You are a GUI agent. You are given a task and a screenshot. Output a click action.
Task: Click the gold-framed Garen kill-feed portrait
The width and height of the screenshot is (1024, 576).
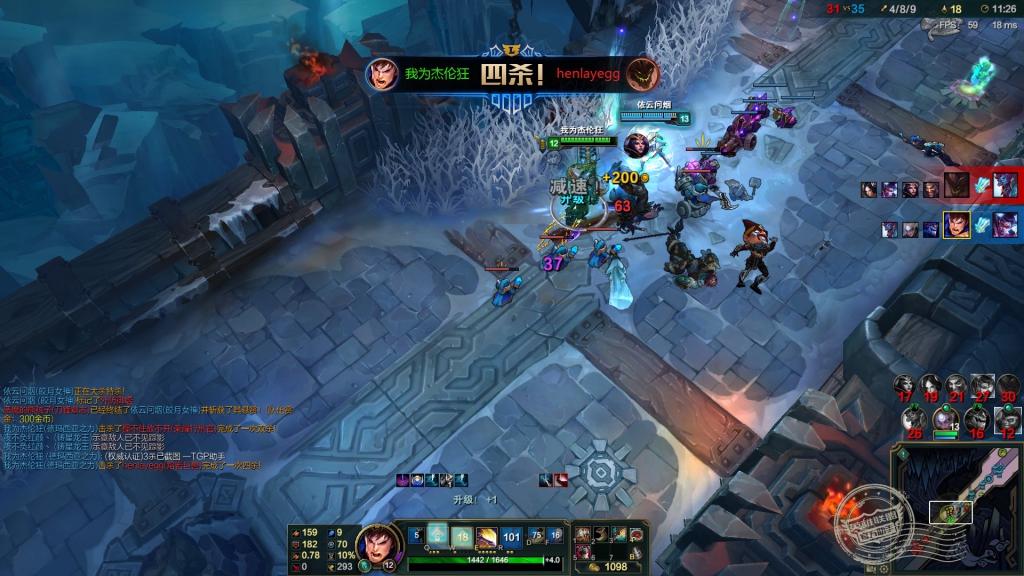[x=956, y=224]
